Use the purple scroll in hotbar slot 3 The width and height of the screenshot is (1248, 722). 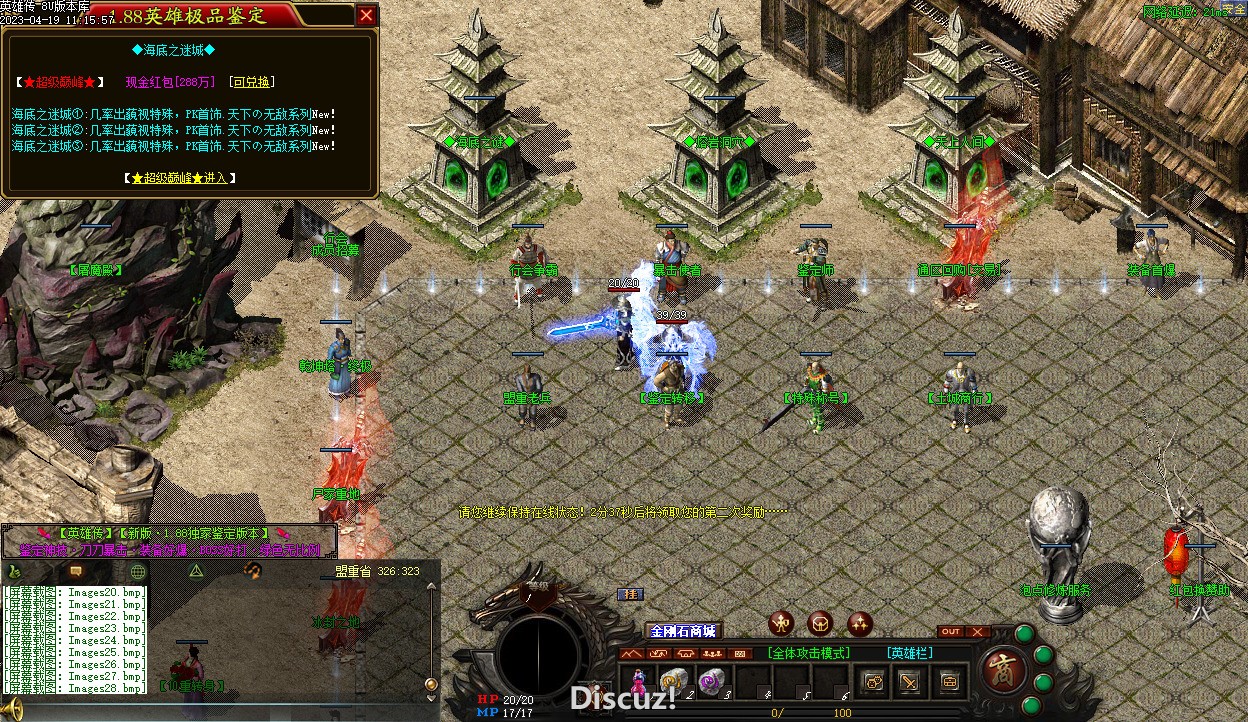point(710,682)
